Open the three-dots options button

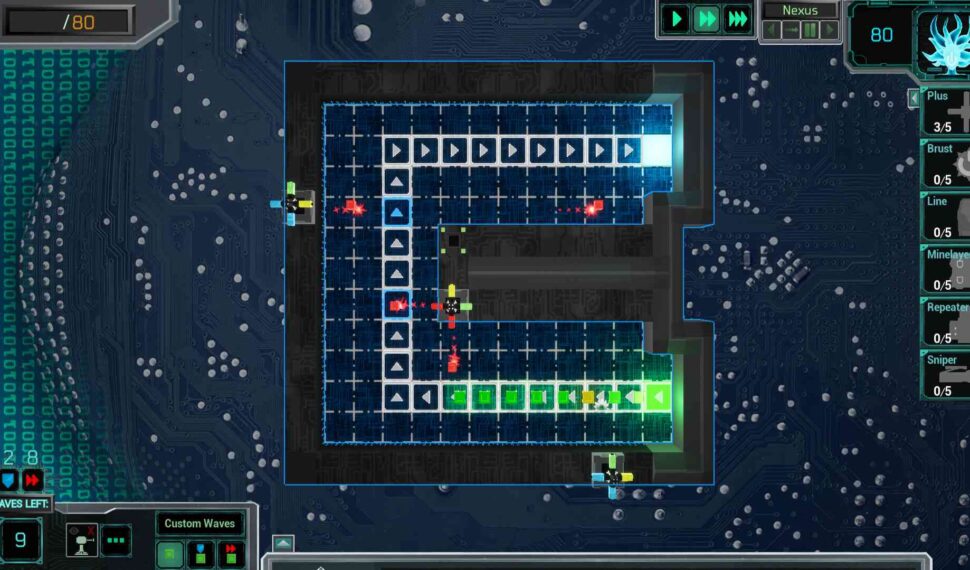click(116, 541)
